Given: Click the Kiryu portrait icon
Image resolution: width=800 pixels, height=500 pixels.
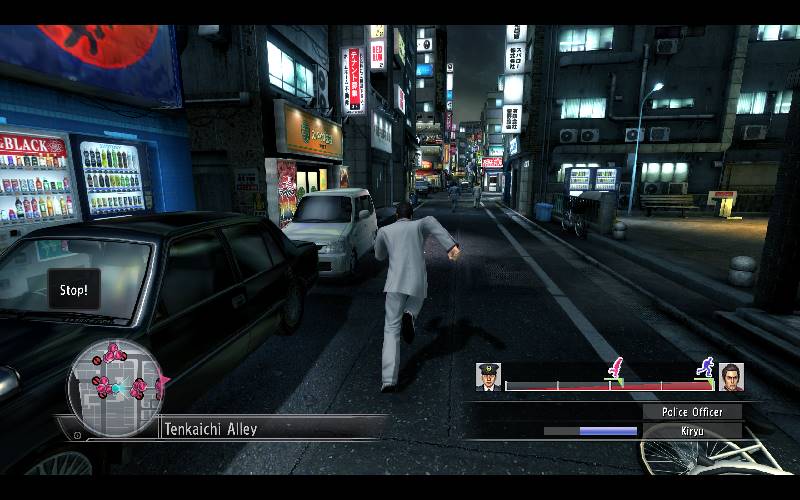Looking at the screenshot, I should [x=731, y=376].
